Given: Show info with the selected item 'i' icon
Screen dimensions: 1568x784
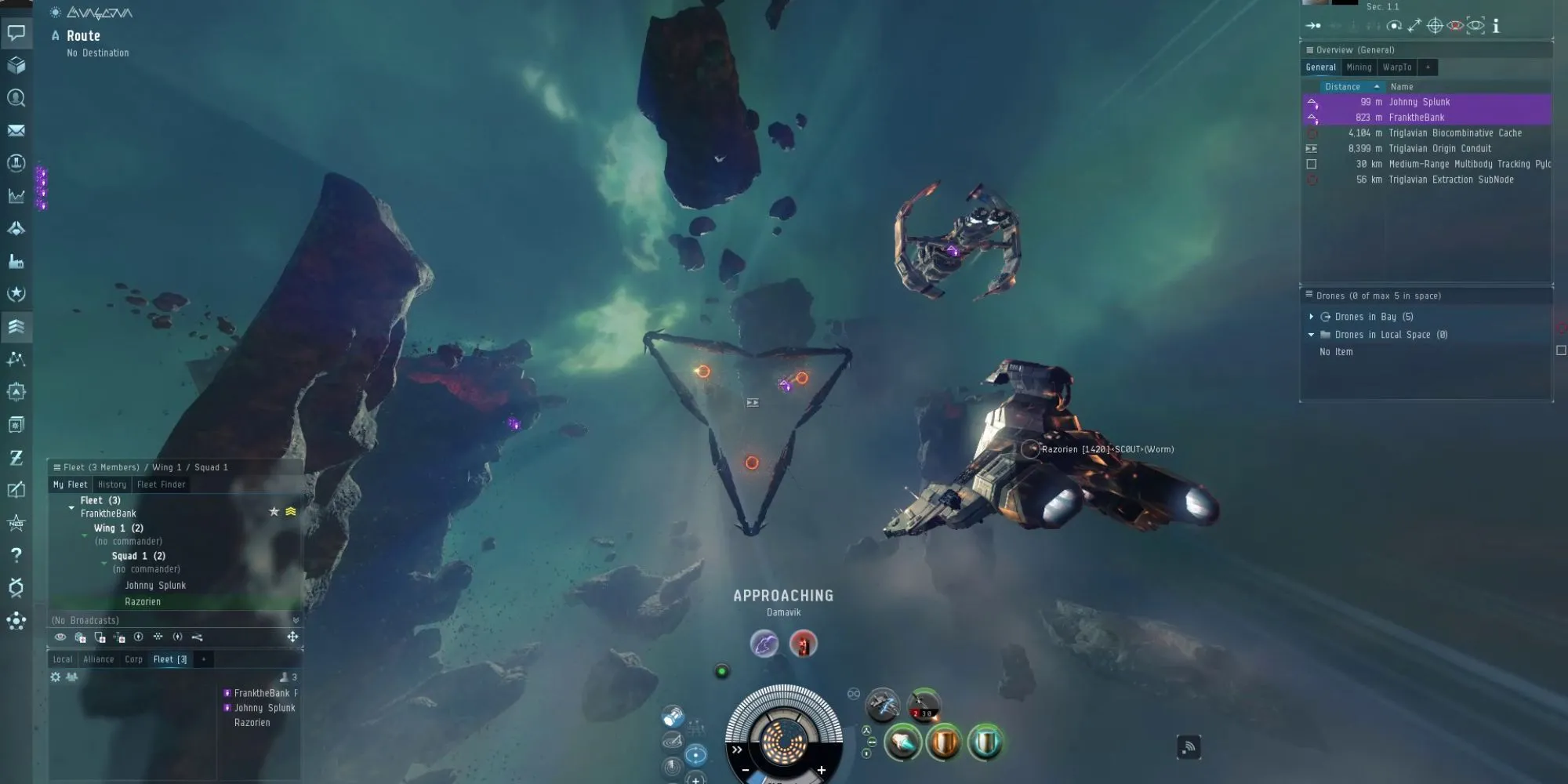Looking at the screenshot, I should point(1496,26).
